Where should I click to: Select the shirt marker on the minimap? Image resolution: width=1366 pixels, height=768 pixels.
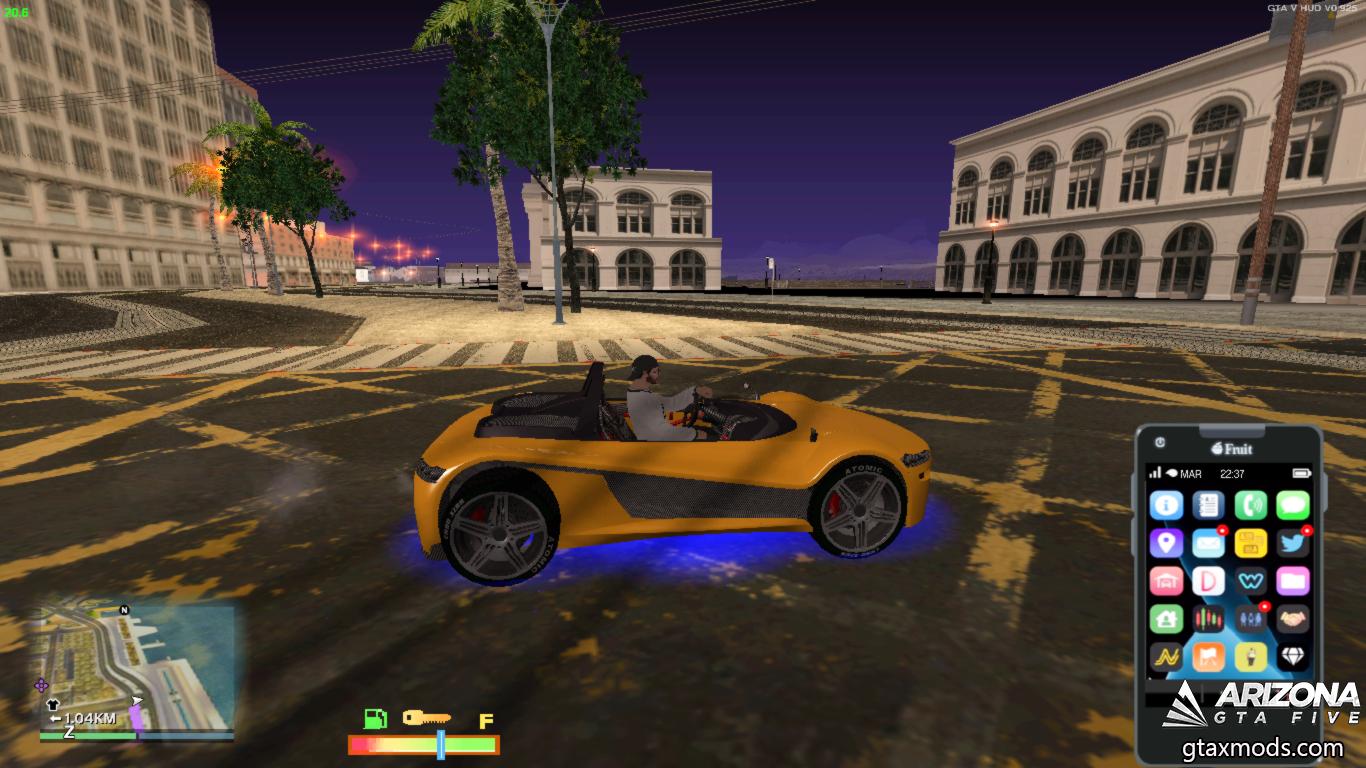point(53,705)
